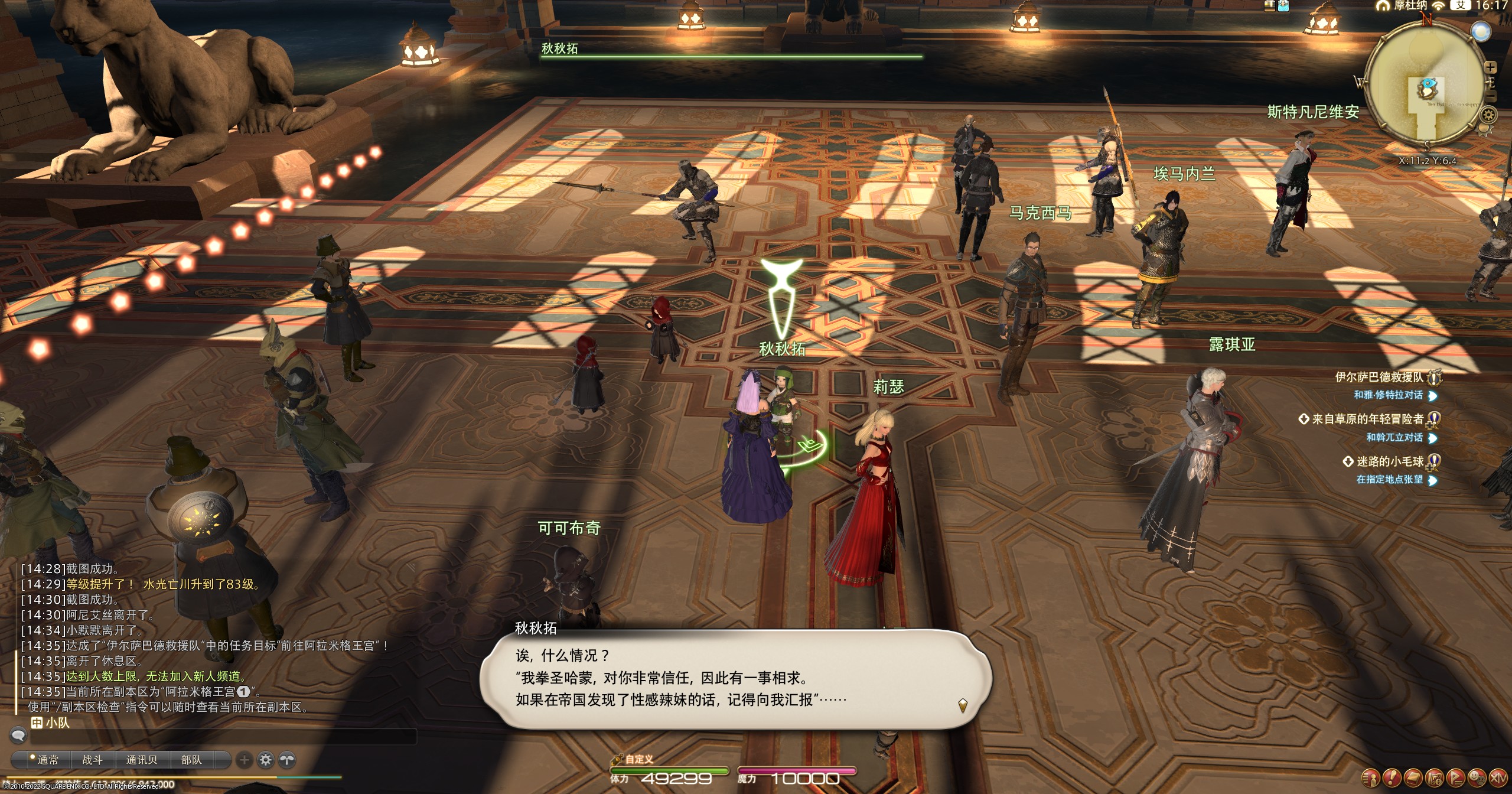Switch to the 战斗 chat tab
Screen dimensions: 1512x794
pos(92,760)
